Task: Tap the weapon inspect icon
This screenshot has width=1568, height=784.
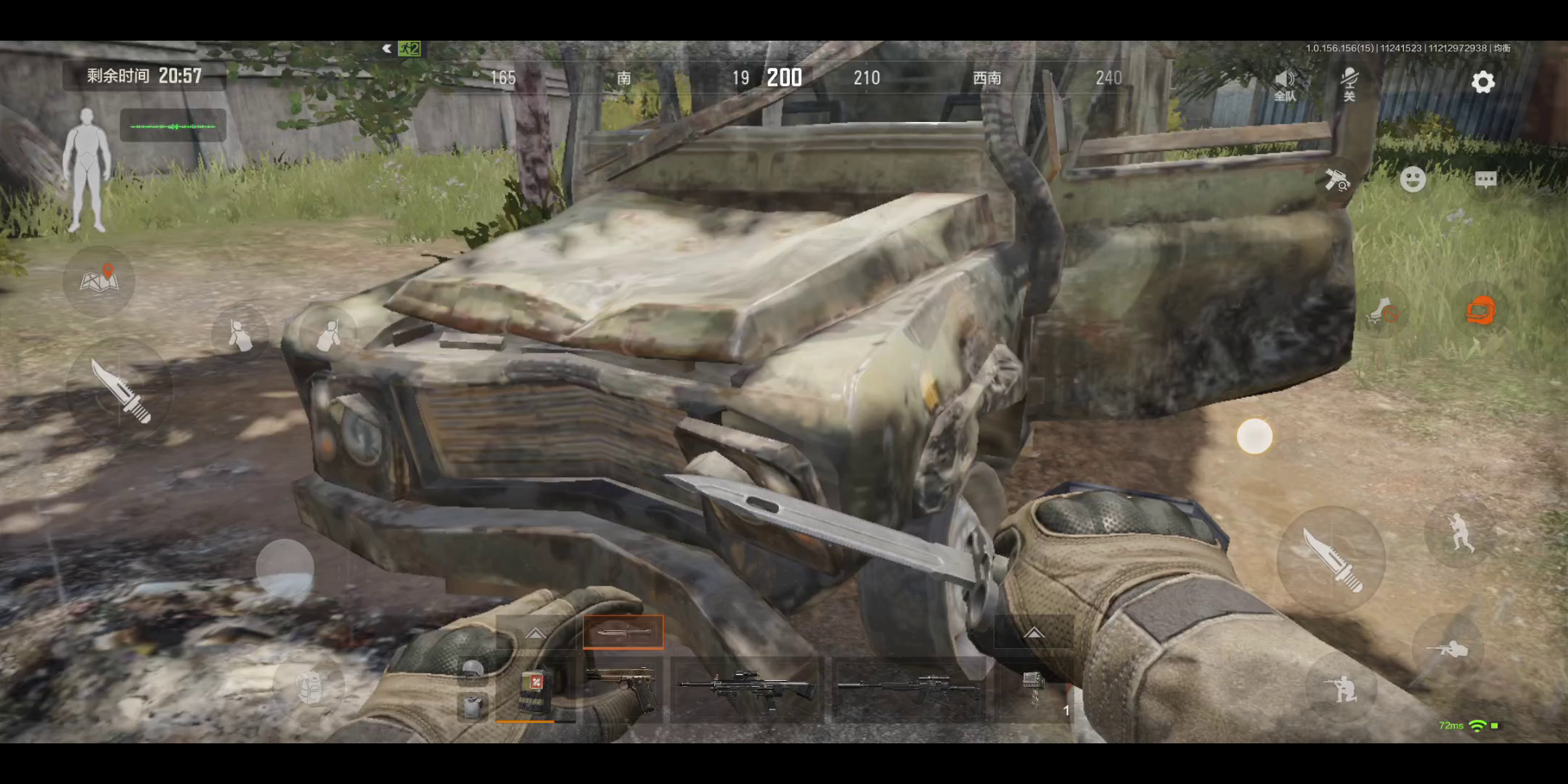Action: coord(1336,179)
